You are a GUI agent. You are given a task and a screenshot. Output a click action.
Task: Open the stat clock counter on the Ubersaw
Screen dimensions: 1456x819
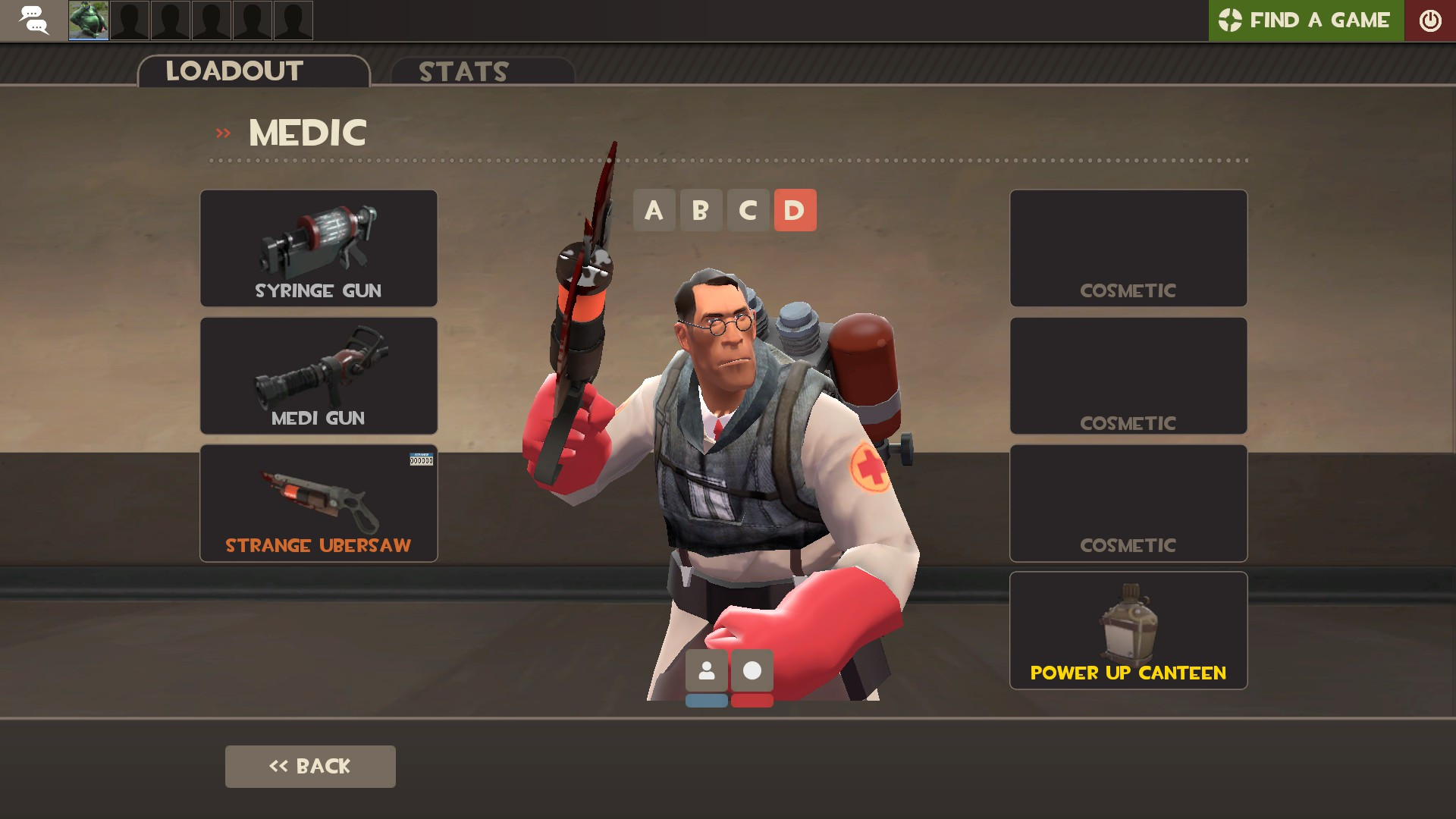pyautogui.click(x=422, y=459)
